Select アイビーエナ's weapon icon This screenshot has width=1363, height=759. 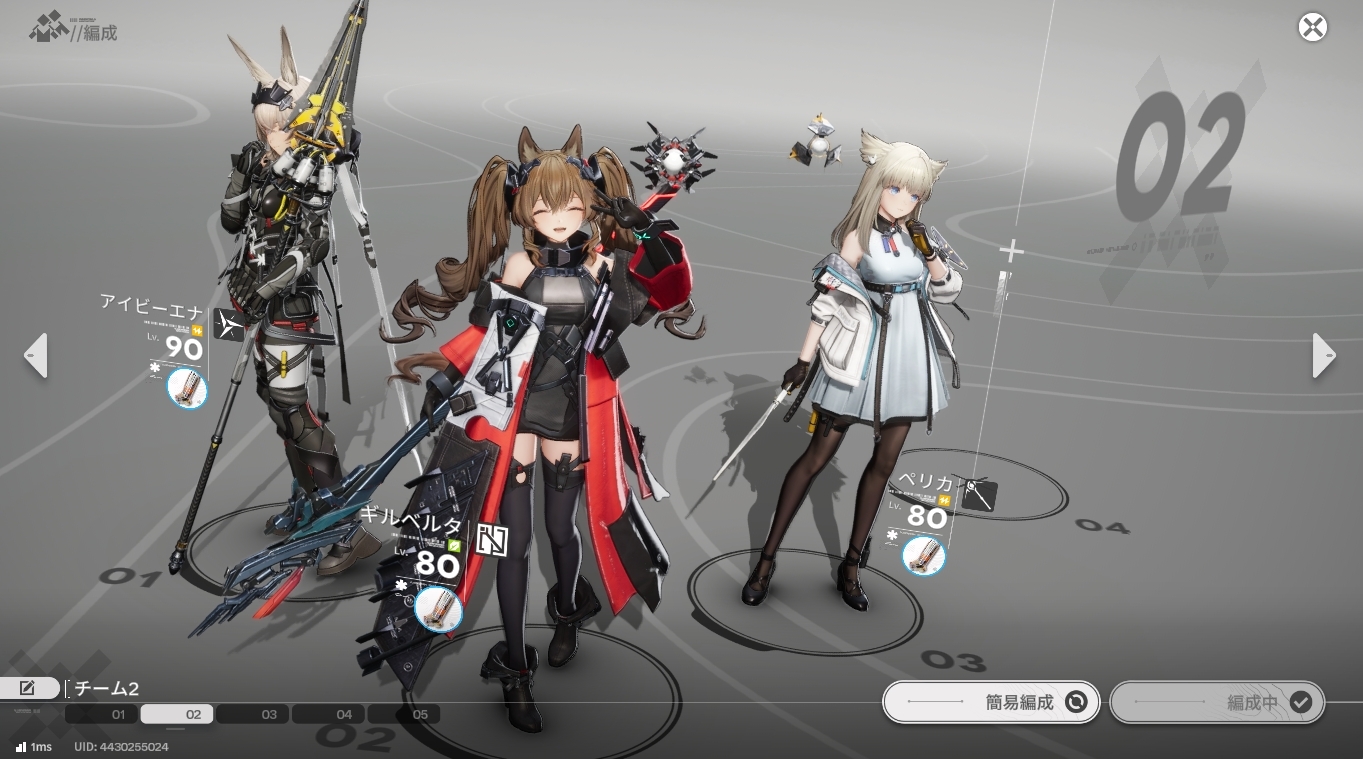pos(186,388)
